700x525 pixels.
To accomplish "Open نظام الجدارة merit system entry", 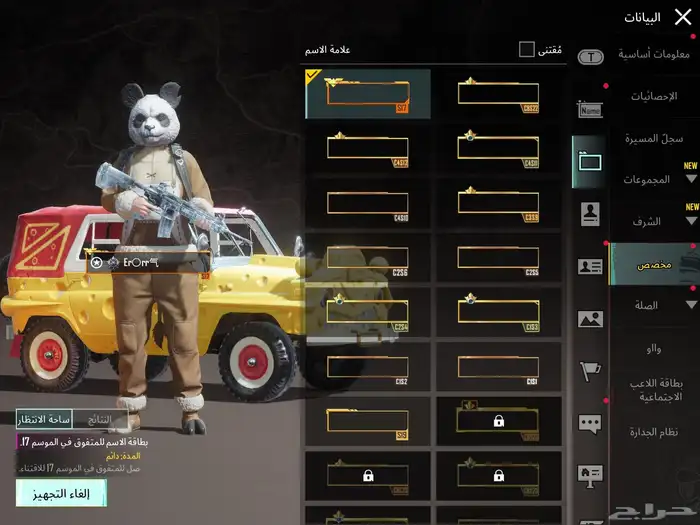I will point(655,431).
